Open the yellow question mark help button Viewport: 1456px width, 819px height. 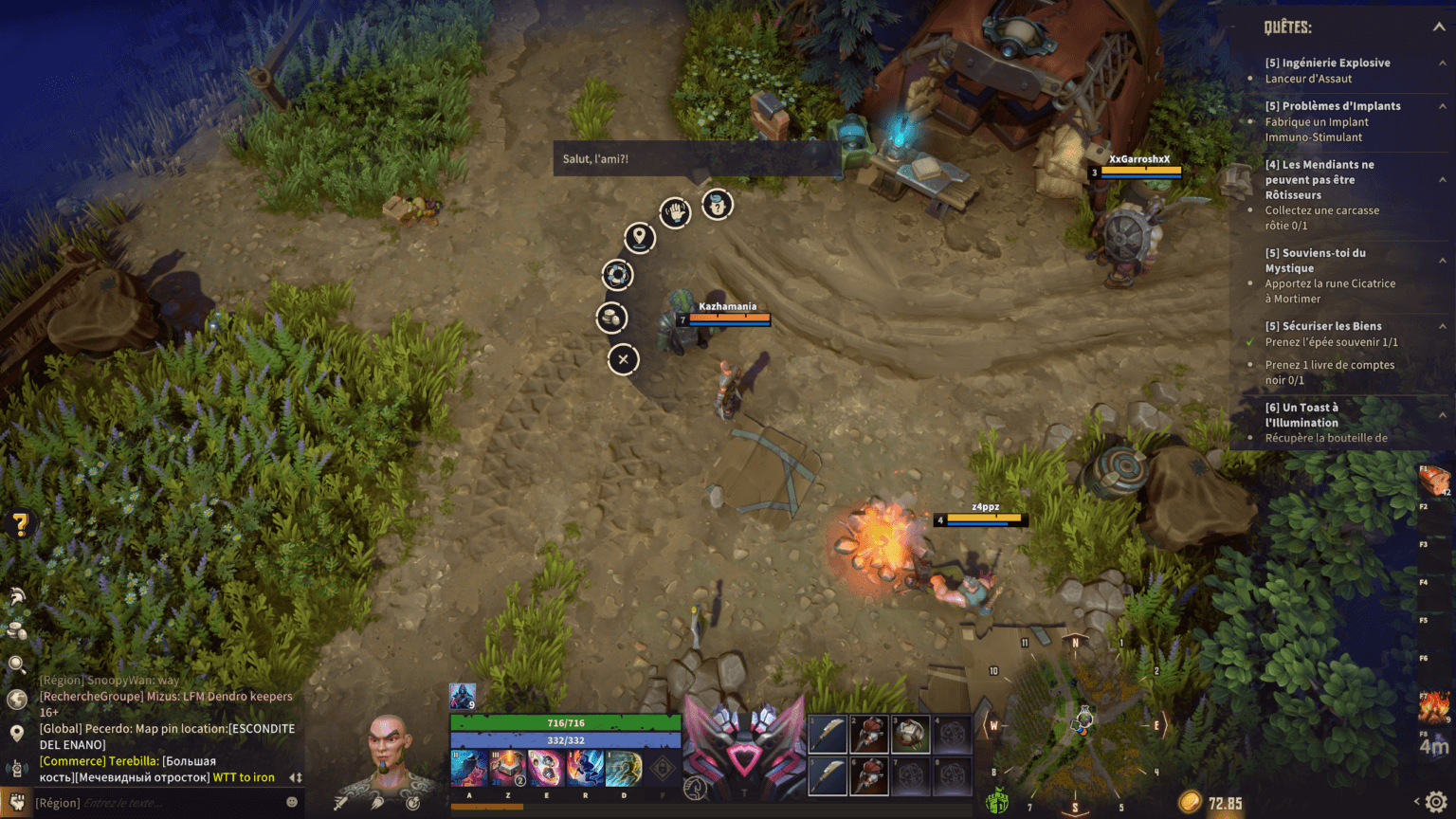20,523
